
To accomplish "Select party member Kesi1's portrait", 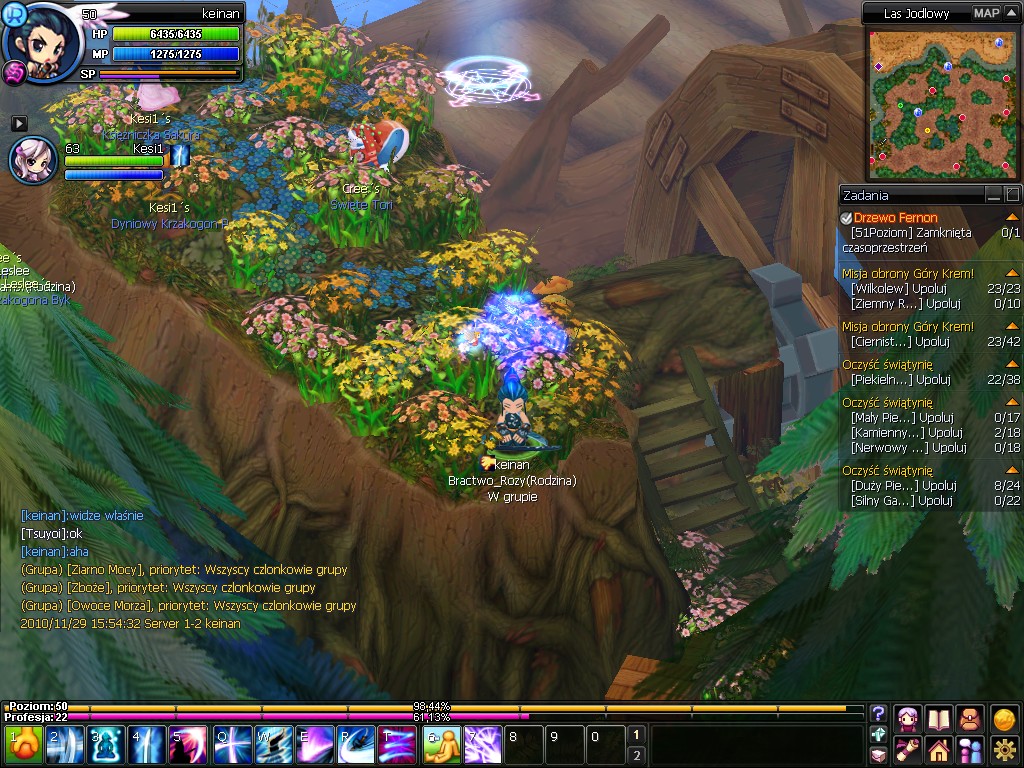I will coord(32,160).
